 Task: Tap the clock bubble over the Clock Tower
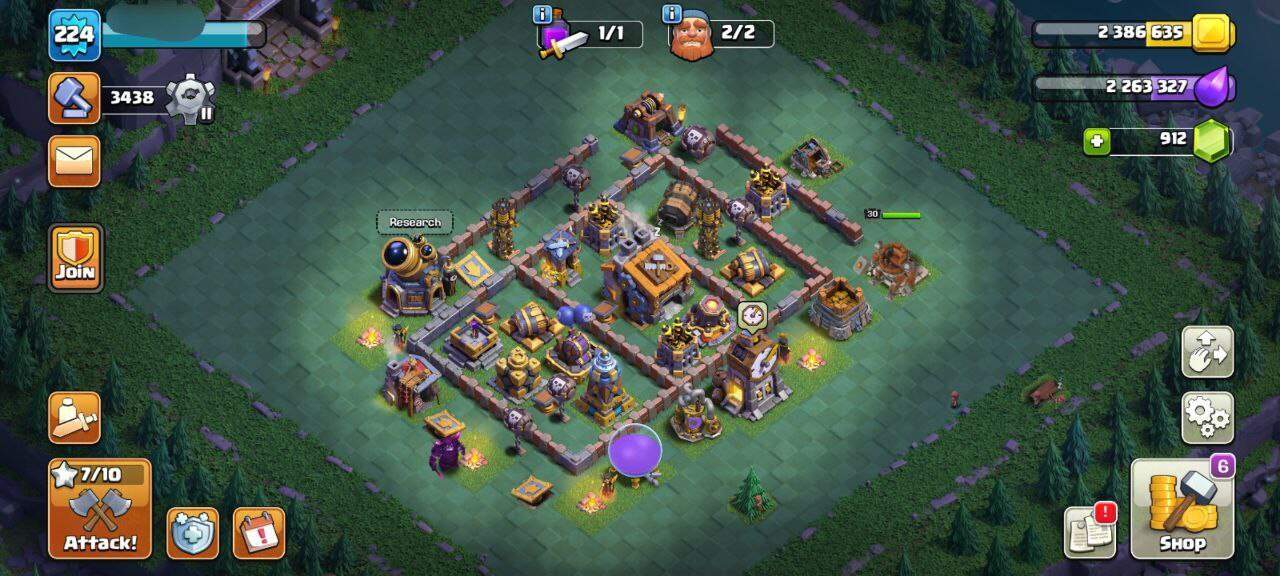(x=752, y=316)
